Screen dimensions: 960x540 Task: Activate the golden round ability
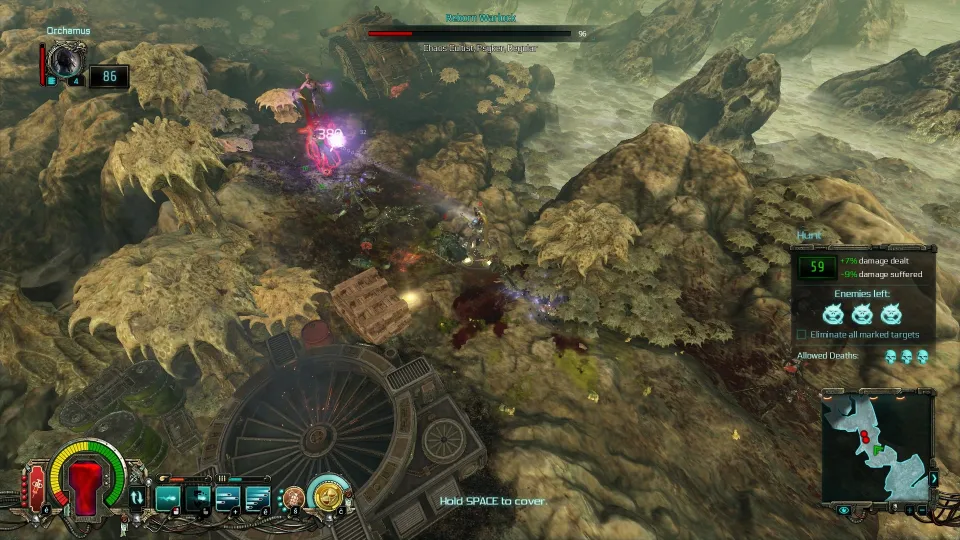coord(327,494)
